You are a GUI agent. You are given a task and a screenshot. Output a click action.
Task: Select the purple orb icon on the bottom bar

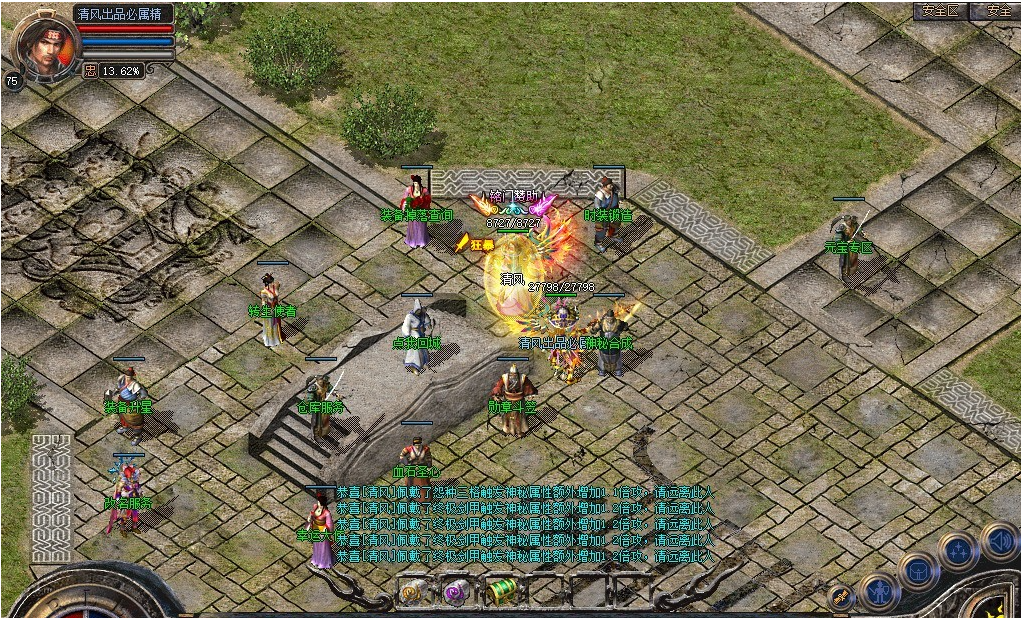pyautogui.click(x=457, y=591)
